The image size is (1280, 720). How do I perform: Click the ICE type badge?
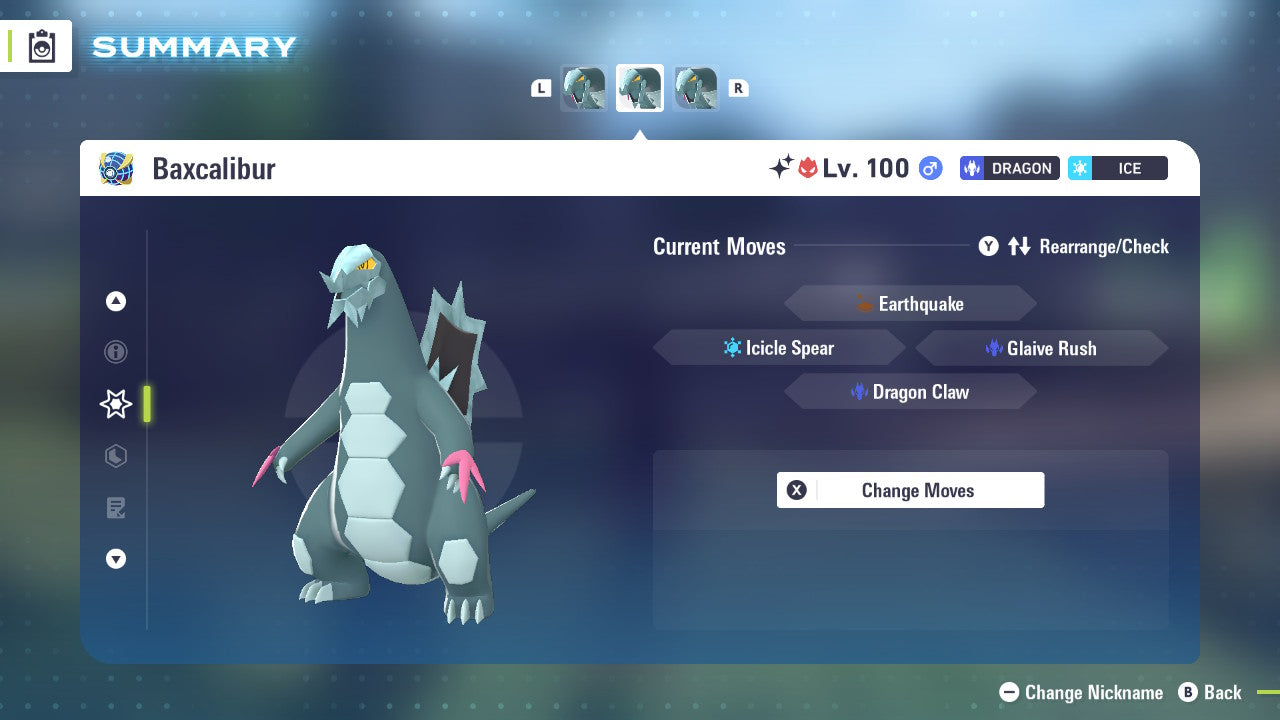tap(1117, 168)
